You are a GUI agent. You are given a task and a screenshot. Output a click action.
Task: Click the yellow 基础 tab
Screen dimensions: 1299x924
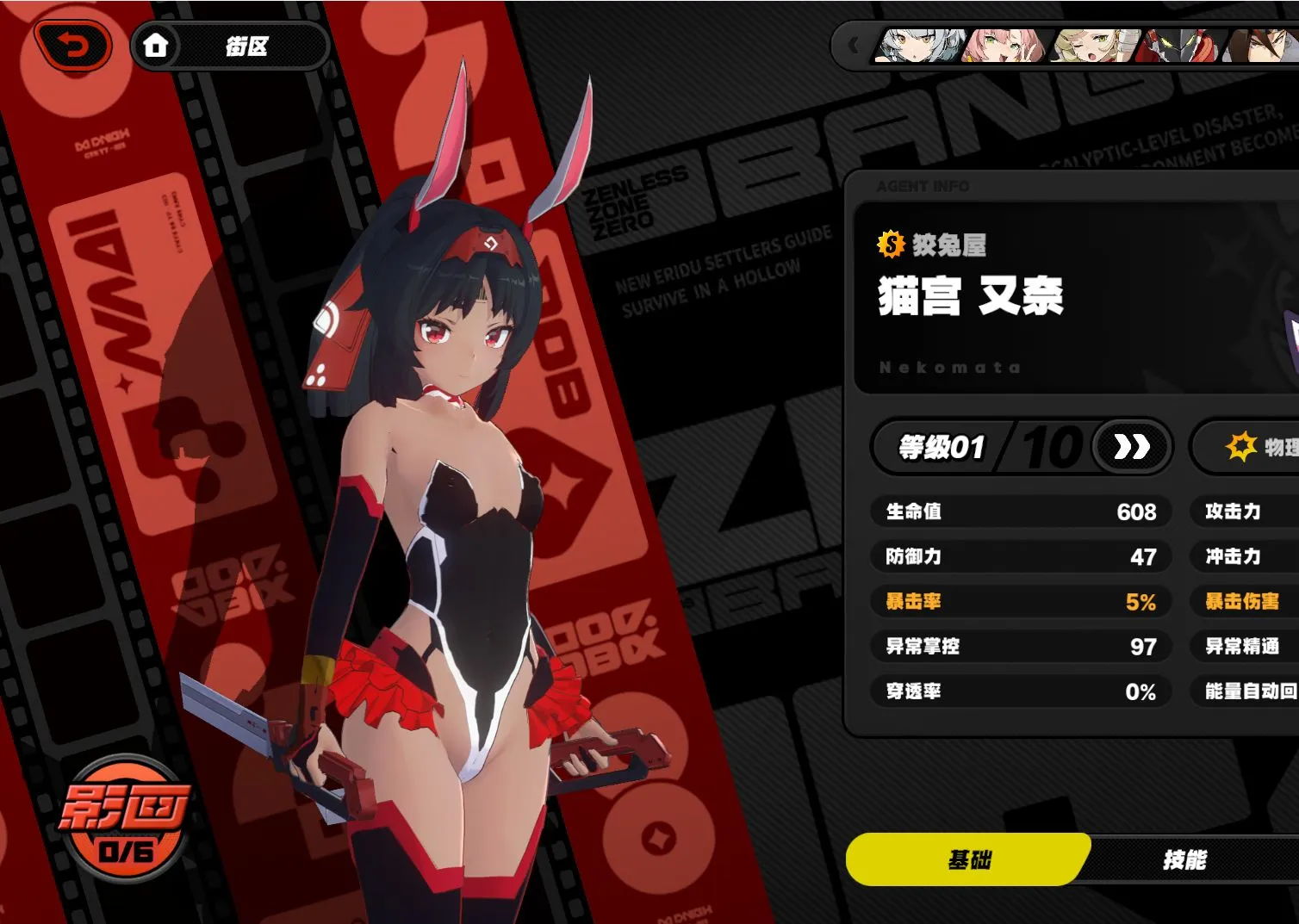click(x=968, y=859)
